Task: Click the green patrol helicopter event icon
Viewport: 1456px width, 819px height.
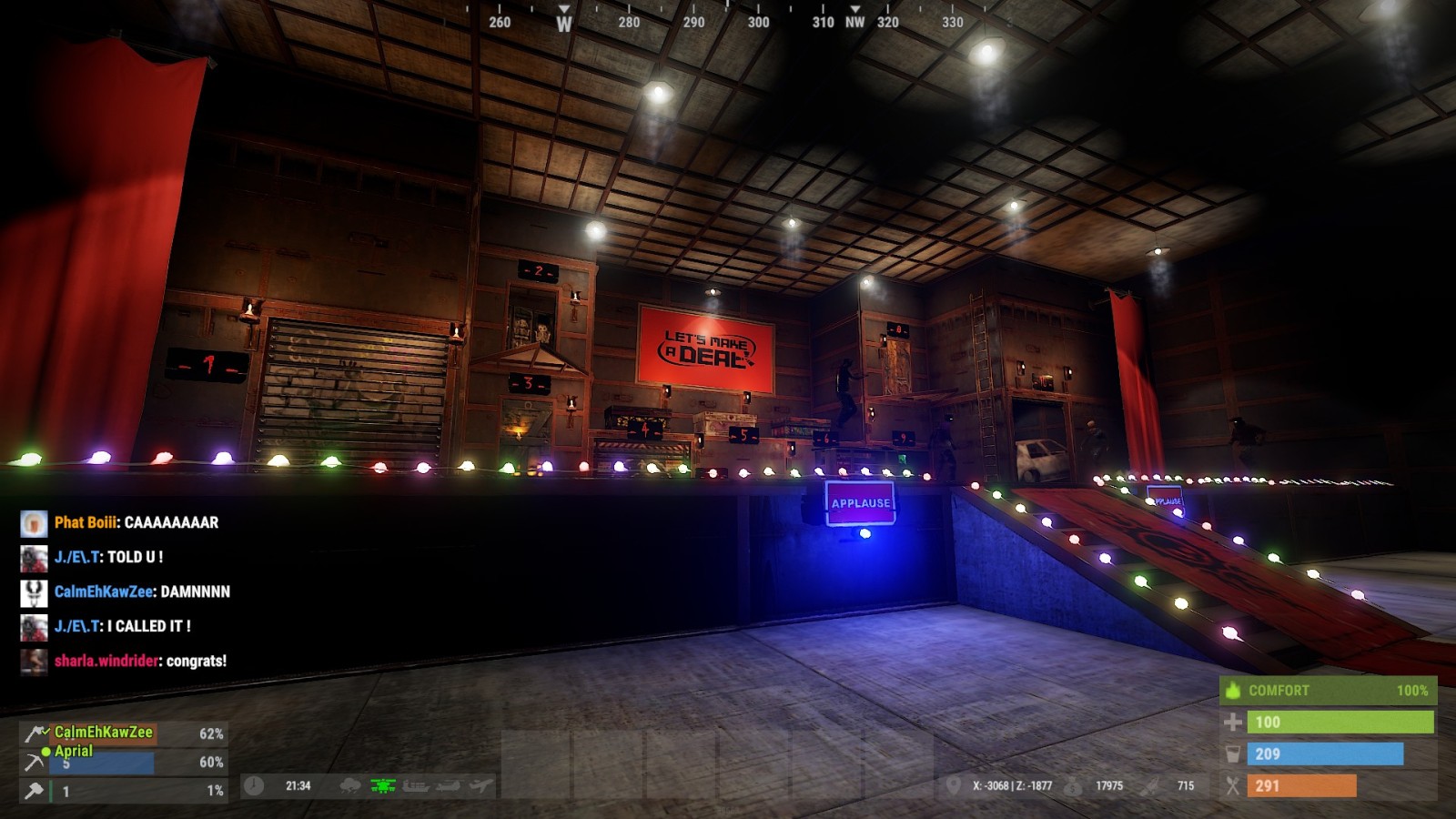Action: pos(383,785)
